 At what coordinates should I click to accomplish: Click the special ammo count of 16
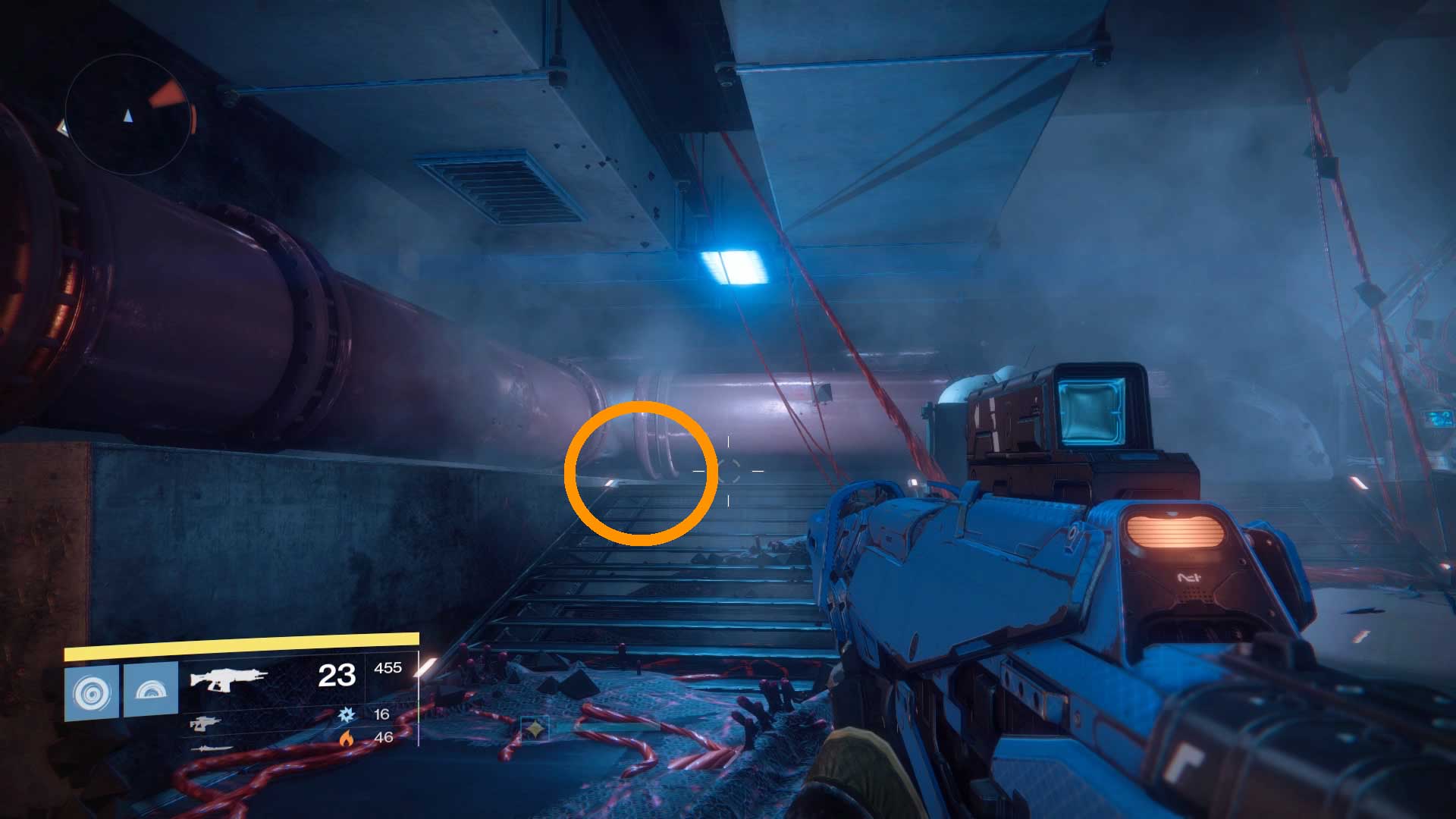381,716
